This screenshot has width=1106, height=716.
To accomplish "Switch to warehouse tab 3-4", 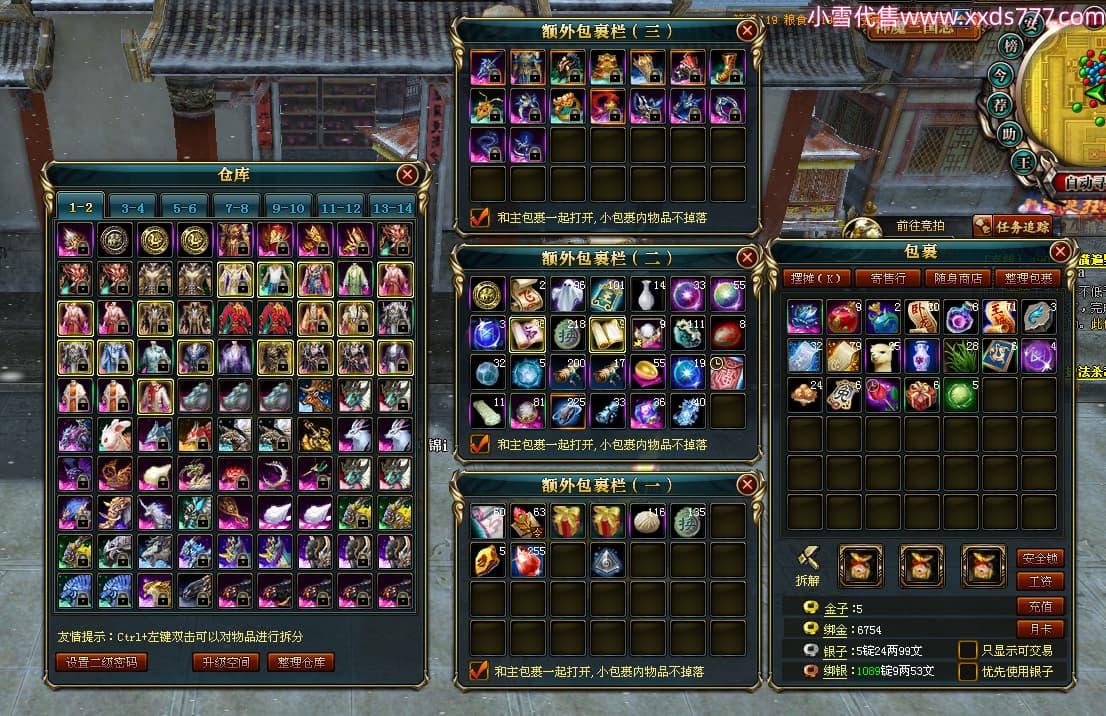I will 134,207.
